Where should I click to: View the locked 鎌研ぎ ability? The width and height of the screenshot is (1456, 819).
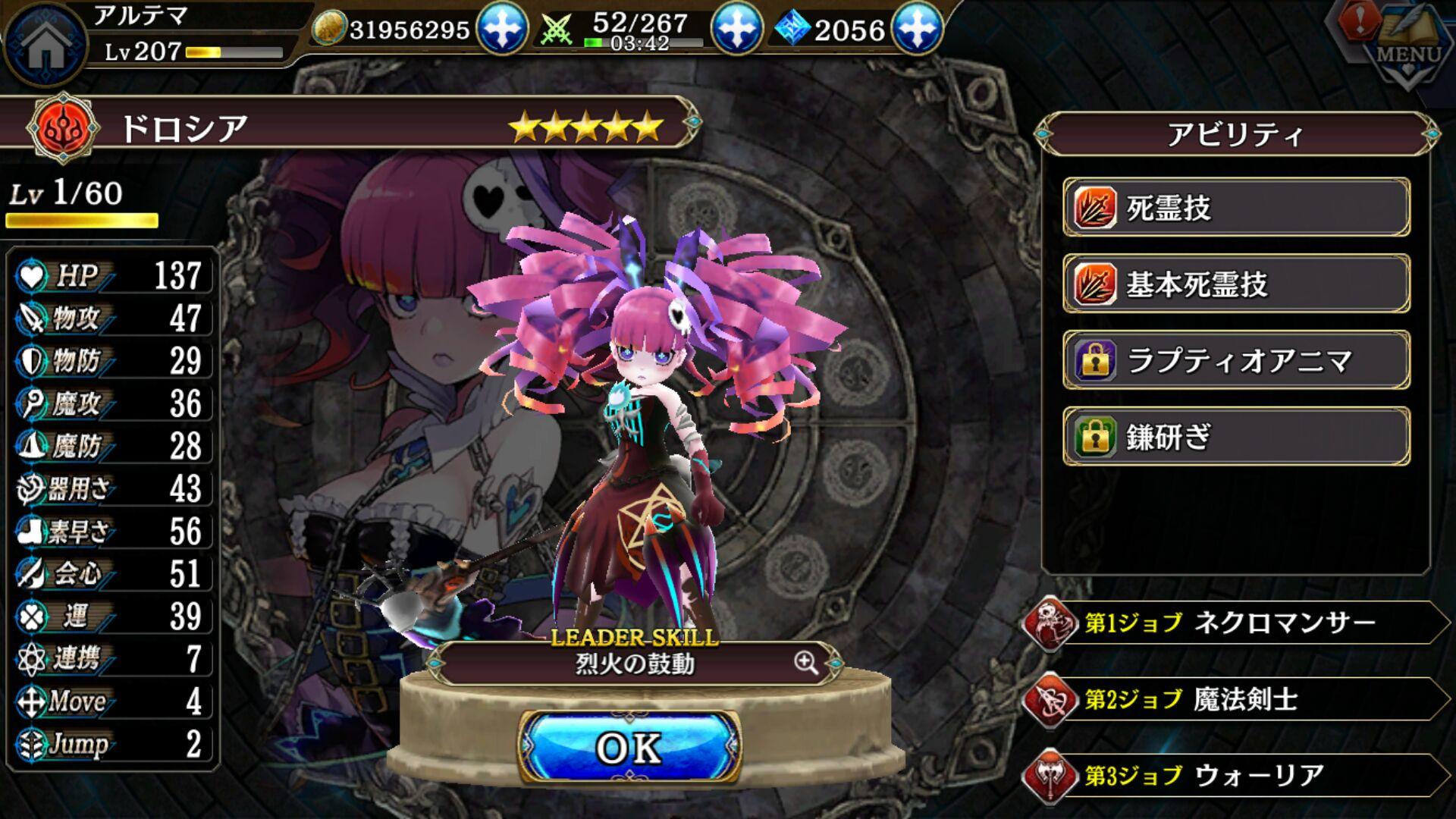point(1236,437)
